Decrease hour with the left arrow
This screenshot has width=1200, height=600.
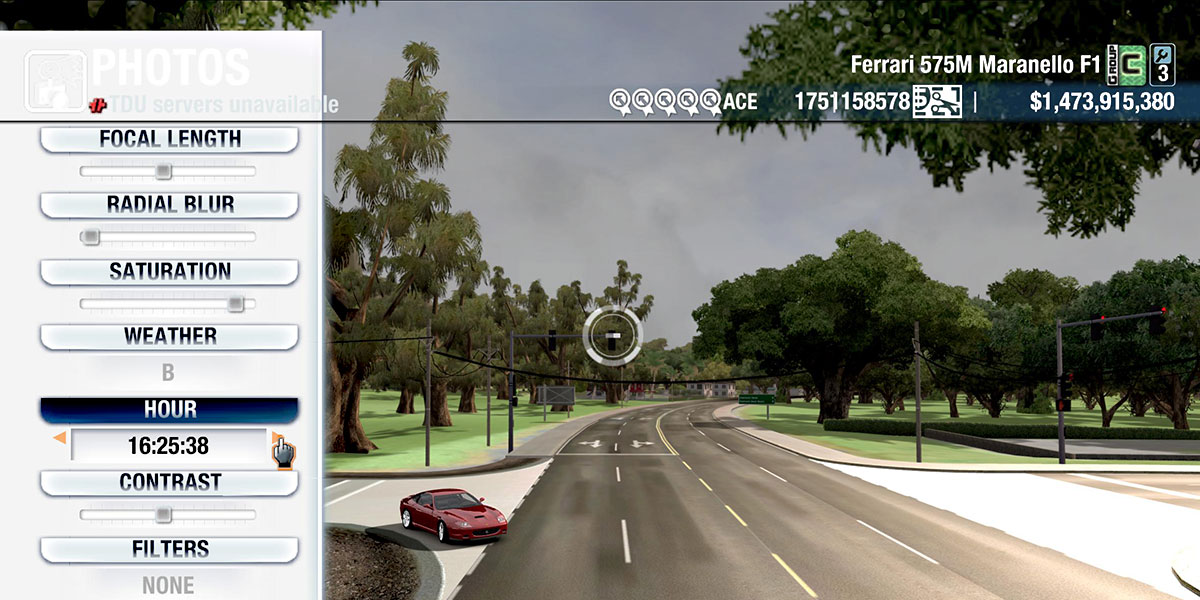[x=60, y=438]
